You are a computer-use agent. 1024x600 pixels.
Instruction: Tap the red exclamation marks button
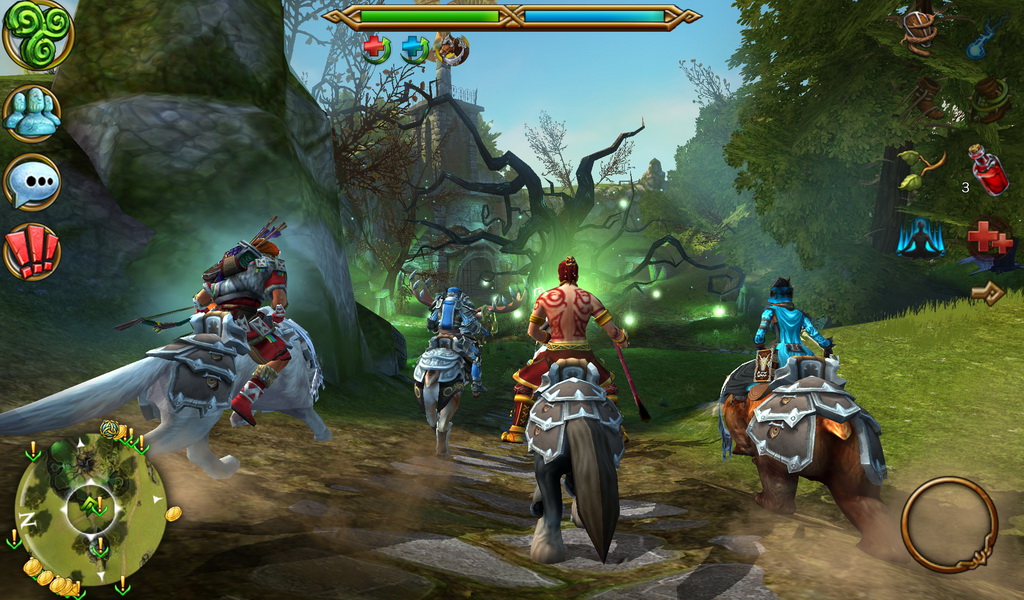click(x=32, y=251)
